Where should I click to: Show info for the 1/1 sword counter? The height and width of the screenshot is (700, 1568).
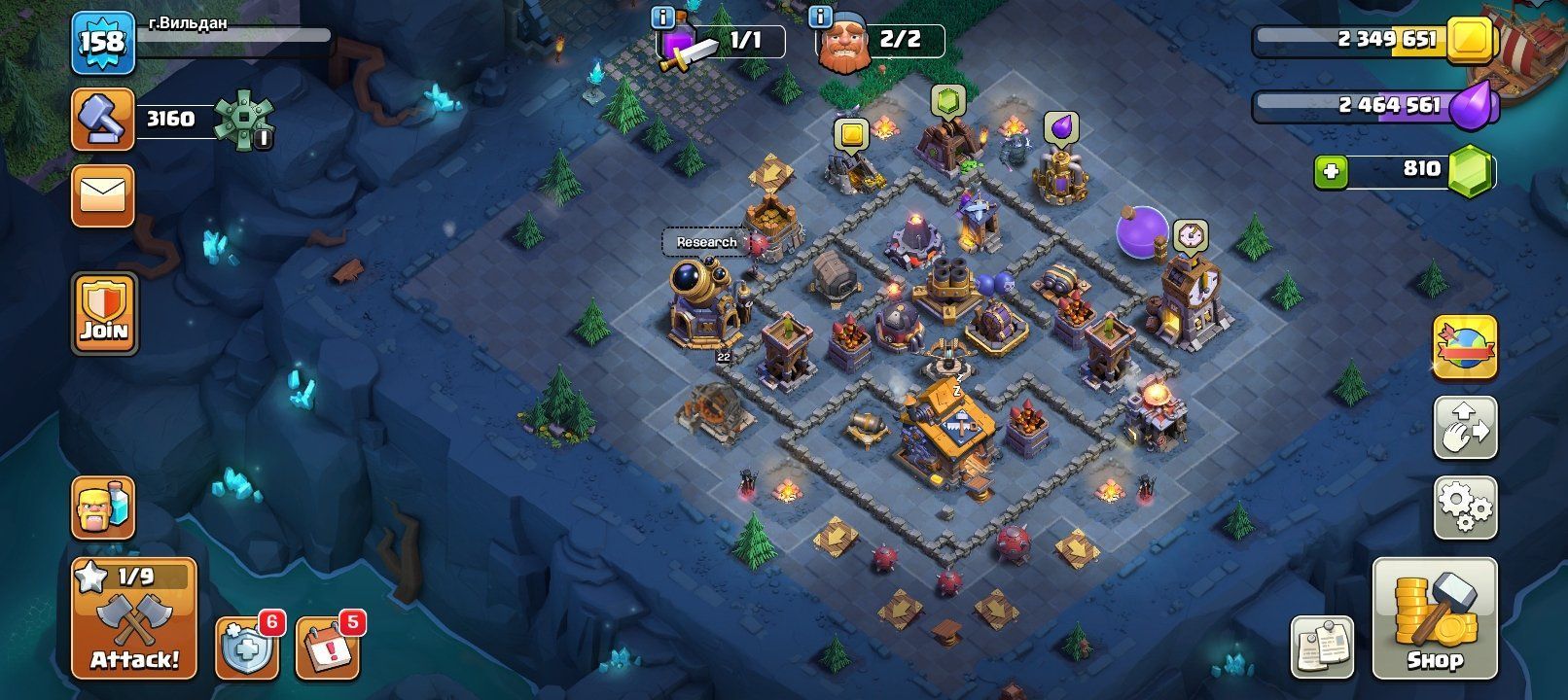(x=663, y=17)
